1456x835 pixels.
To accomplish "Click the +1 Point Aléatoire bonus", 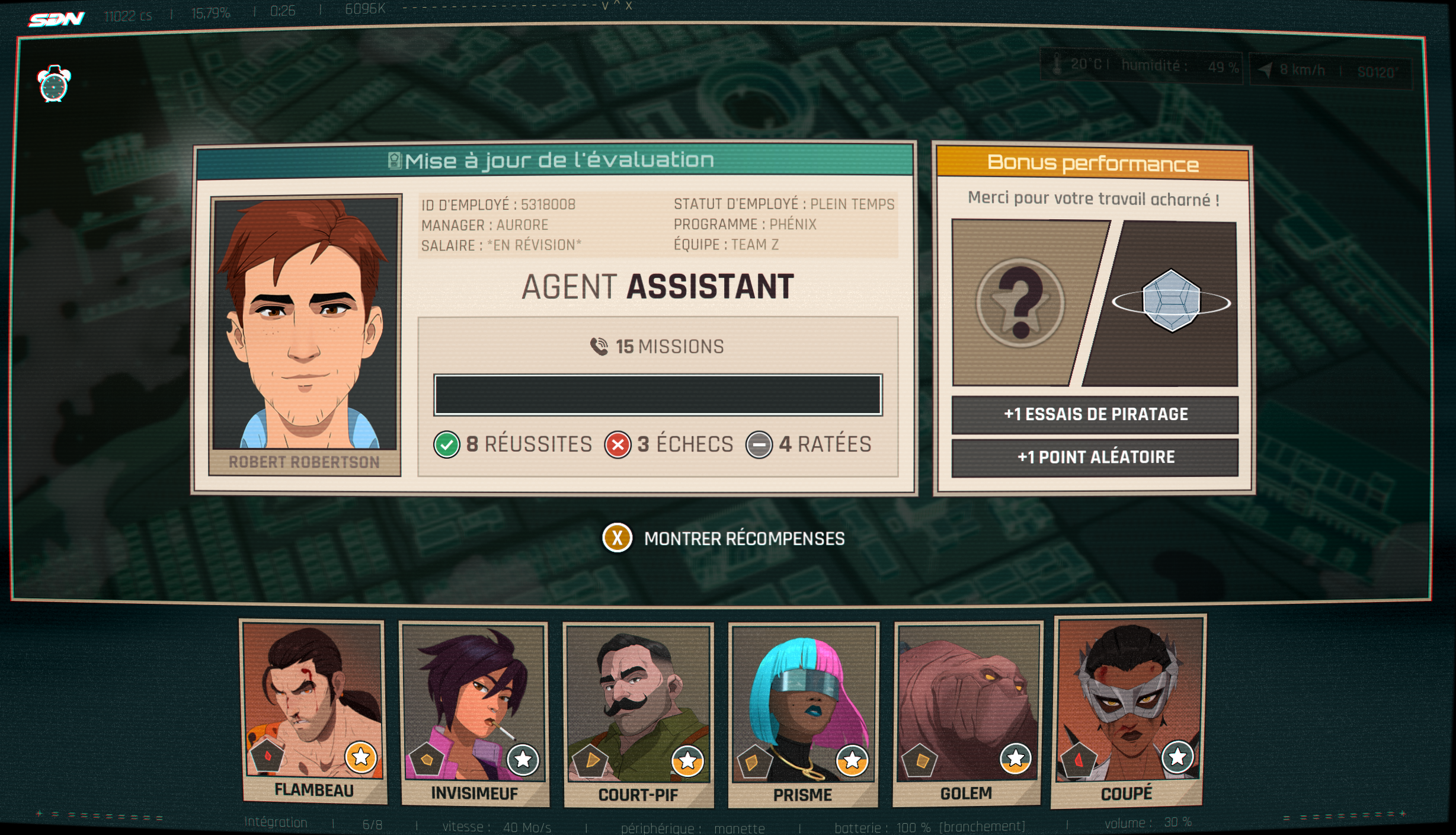I will click(x=1095, y=457).
